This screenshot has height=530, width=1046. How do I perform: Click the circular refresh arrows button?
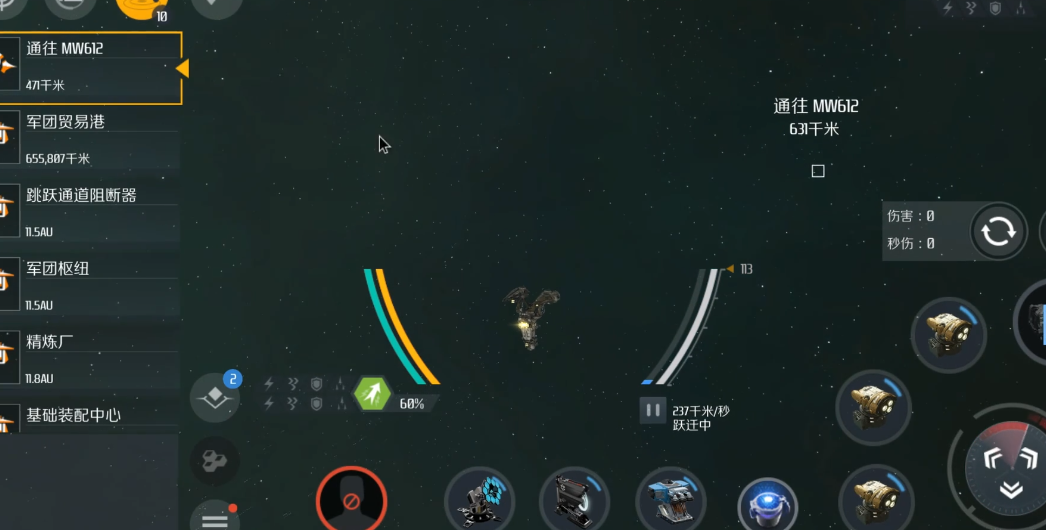tap(997, 232)
